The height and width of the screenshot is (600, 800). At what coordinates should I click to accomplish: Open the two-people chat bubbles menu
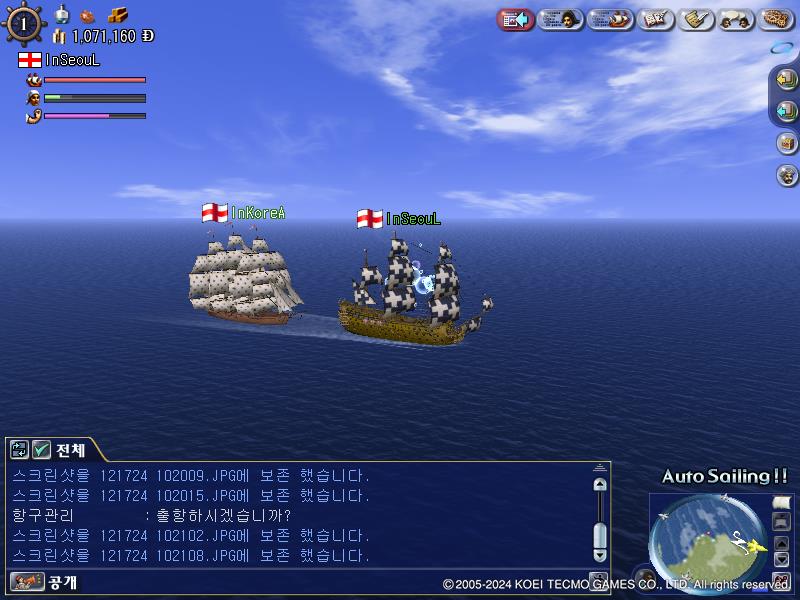pyautogui.click(x=737, y=19)
